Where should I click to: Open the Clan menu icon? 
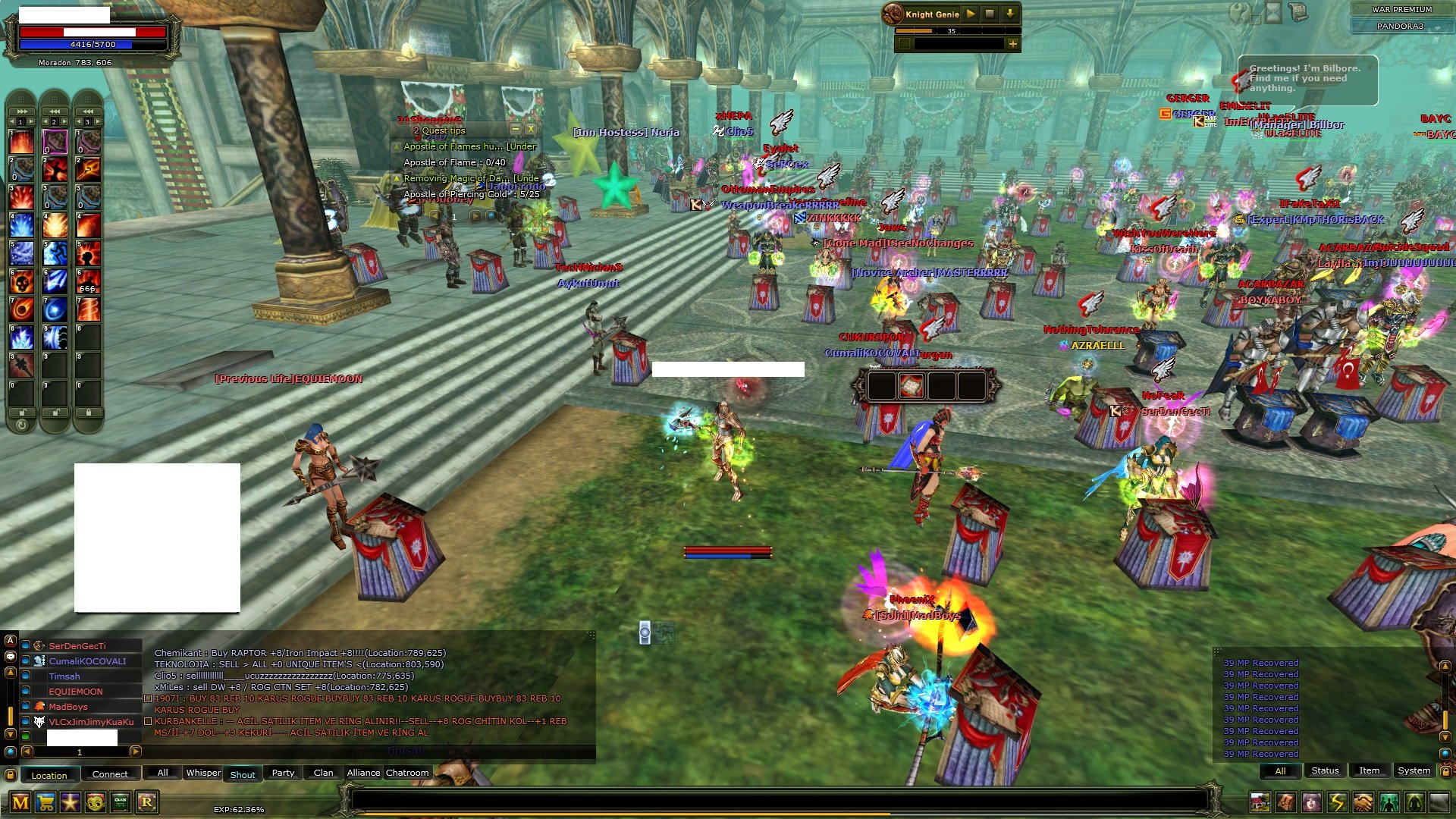pos(120,802)
